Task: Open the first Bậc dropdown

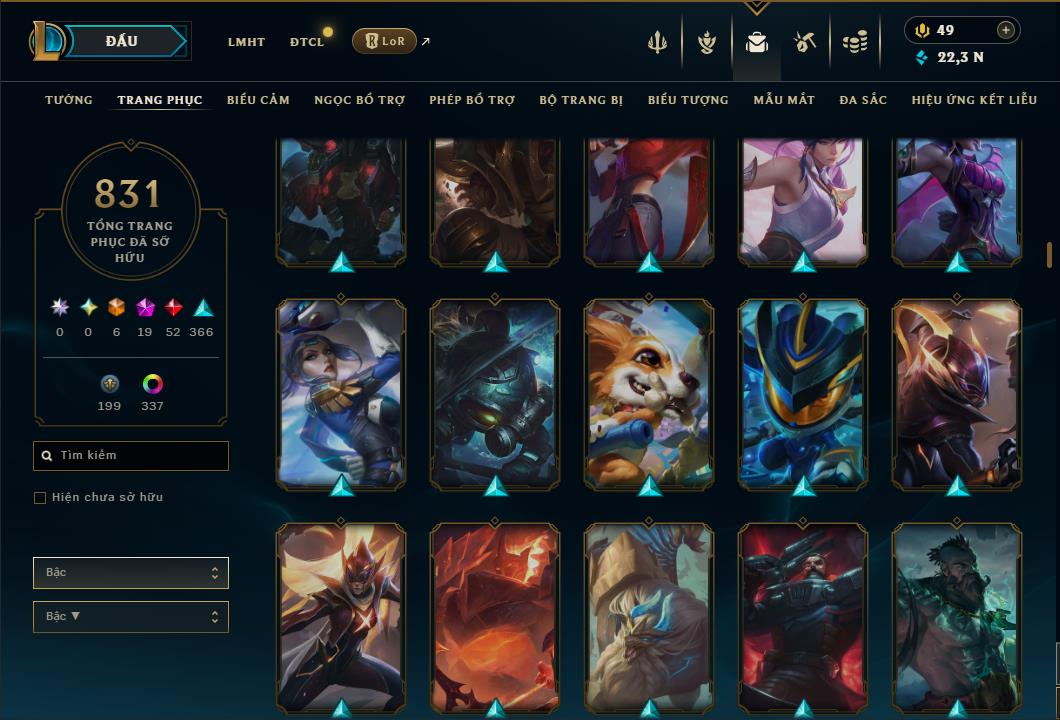Action: [x=131, y=573]
